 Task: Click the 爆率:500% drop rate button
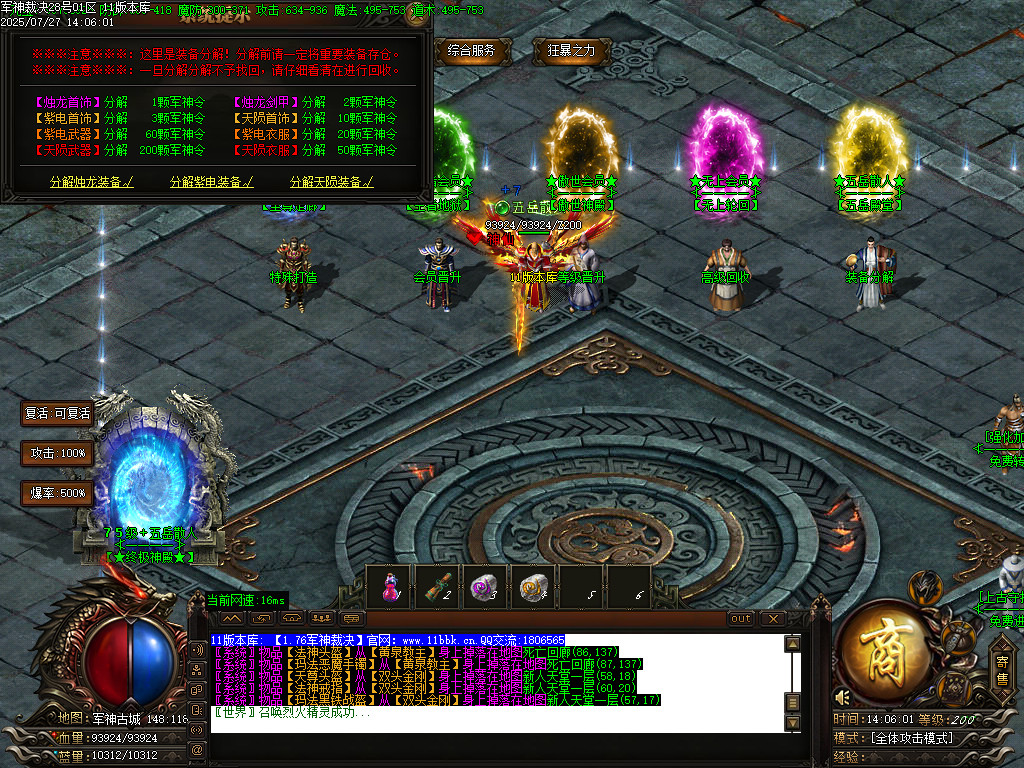(x=58, y=493)
